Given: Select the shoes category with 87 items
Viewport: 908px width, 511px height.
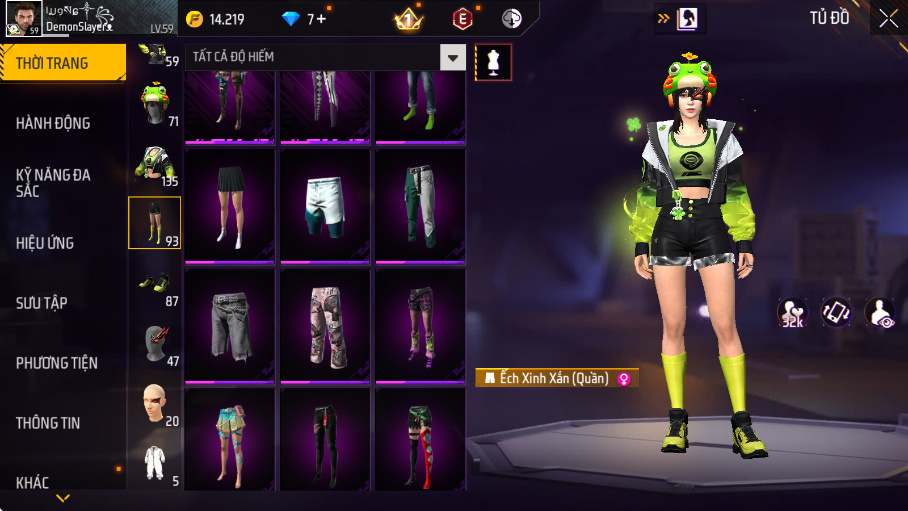Looking at the screenshot, I should coord(154,286).
